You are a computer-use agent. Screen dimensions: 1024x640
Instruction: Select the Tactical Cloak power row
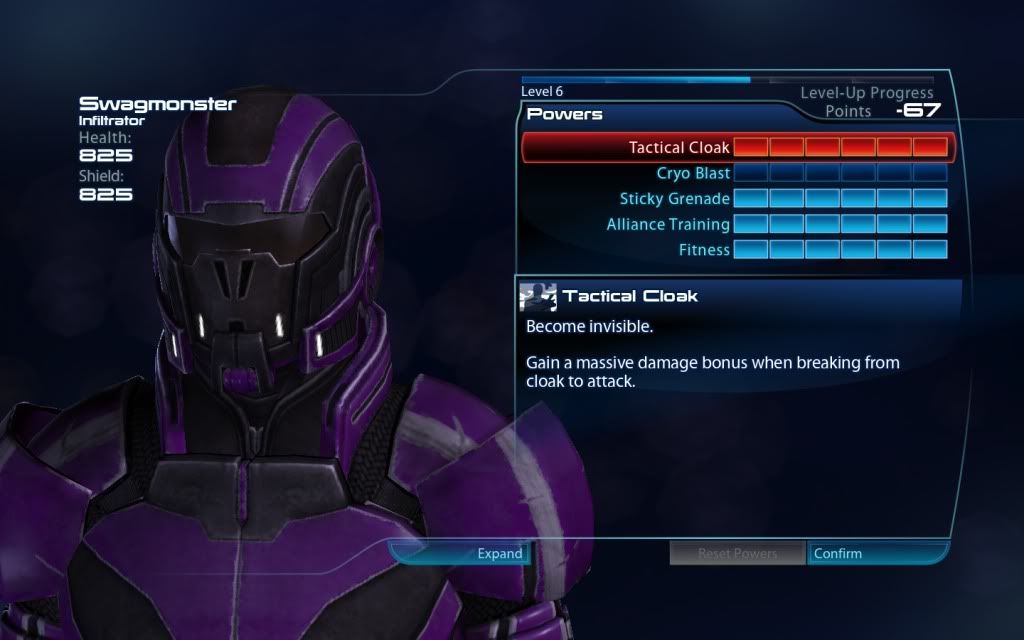click(680, 148)
